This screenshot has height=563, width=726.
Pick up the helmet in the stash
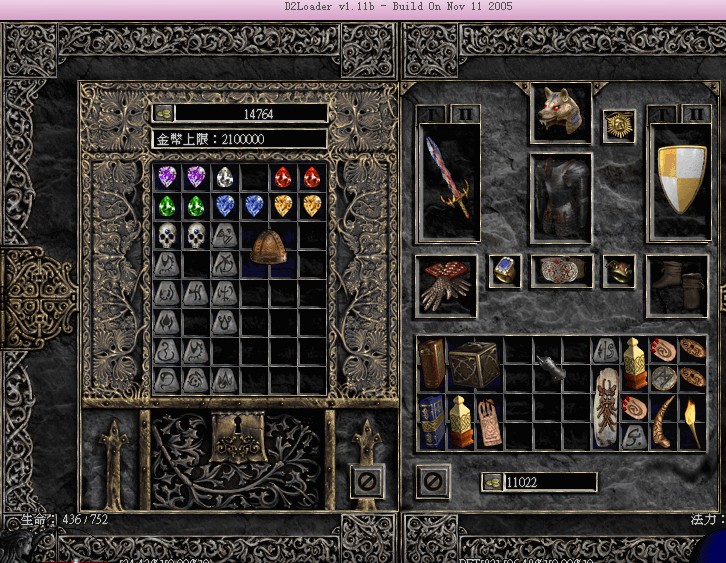[269, 246]
